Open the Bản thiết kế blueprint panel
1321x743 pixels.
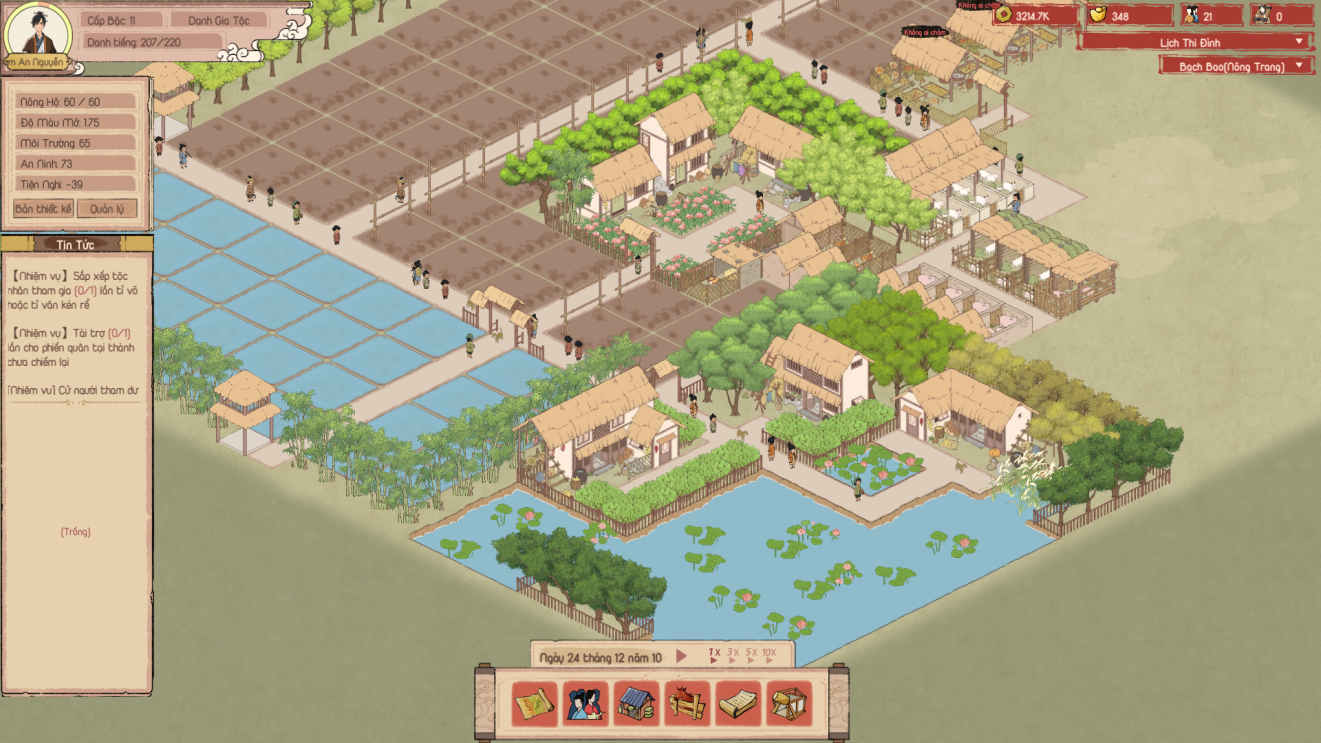point(43,209)
